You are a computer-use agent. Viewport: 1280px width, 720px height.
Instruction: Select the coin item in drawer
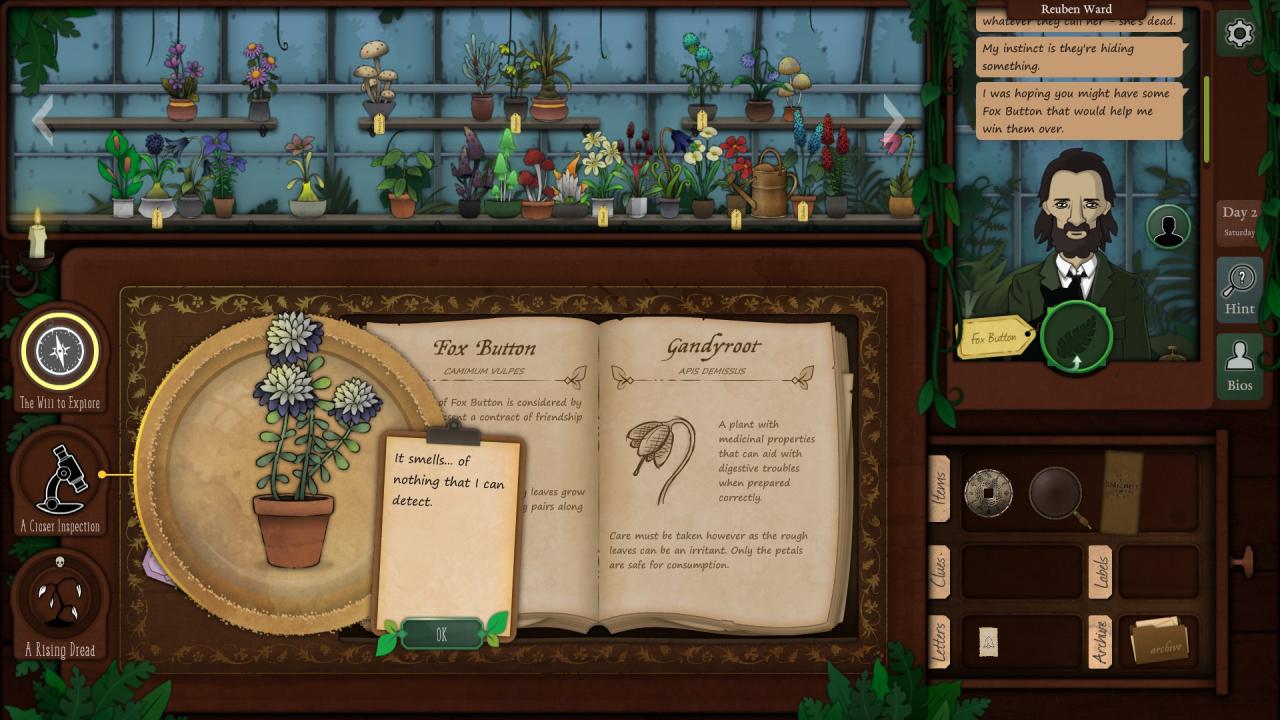(988, 493)
